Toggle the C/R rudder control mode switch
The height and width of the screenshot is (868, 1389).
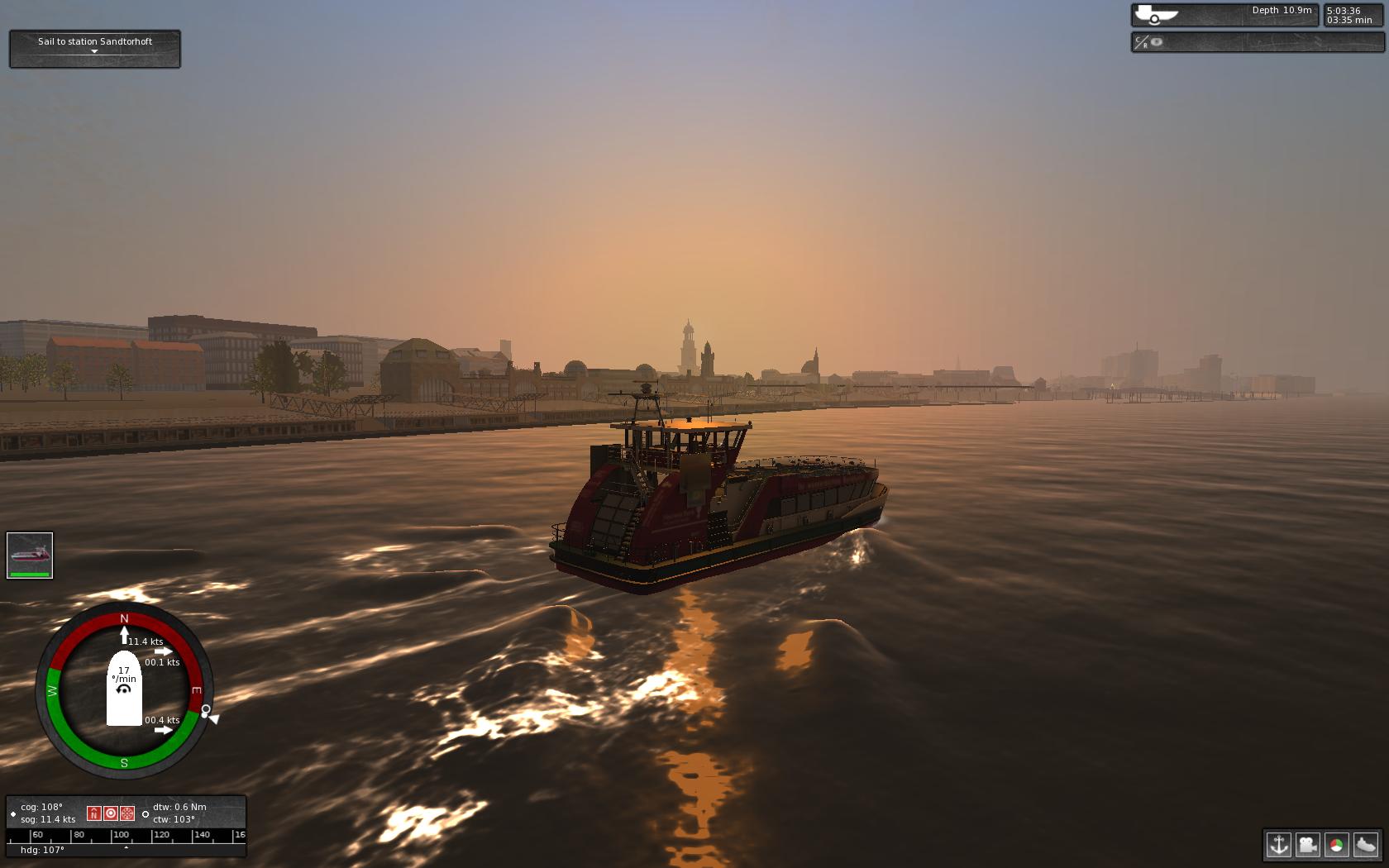tap(1140, 42)
